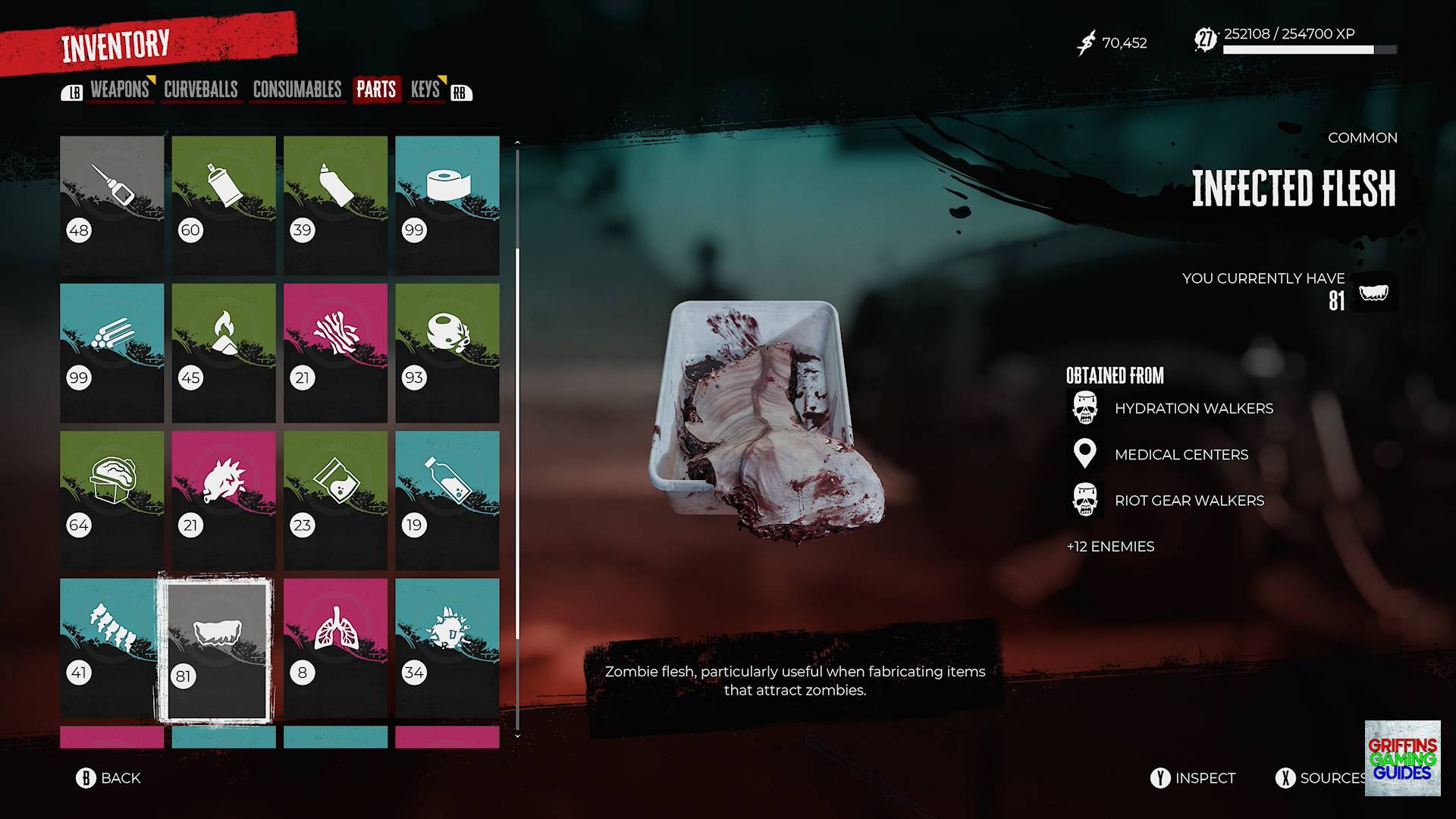Pick the tape roll part with 99
The height and width of the screenshot is (819, 1456).
[447, 205]
